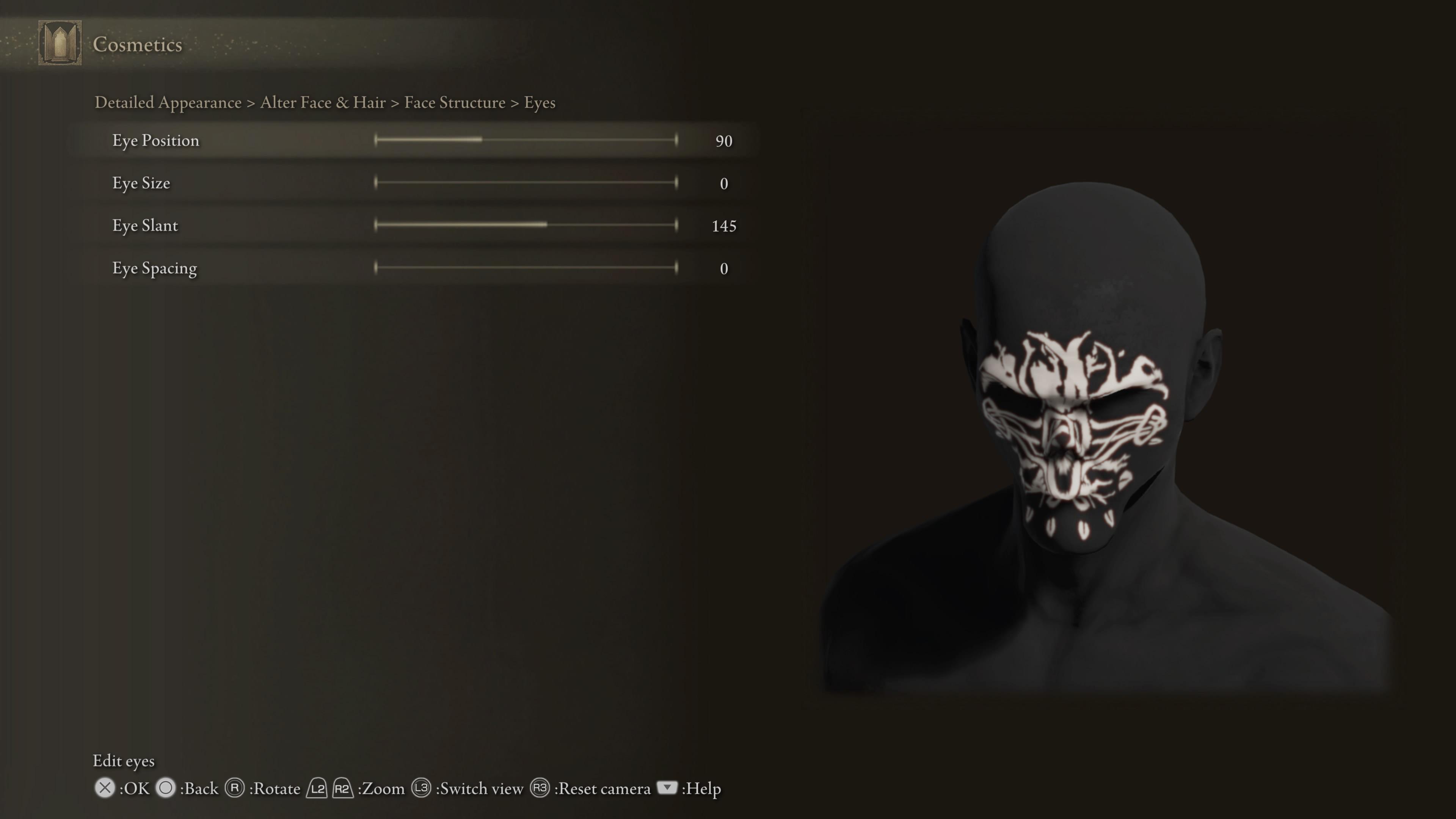Click the touchpad Help icon

667,788
